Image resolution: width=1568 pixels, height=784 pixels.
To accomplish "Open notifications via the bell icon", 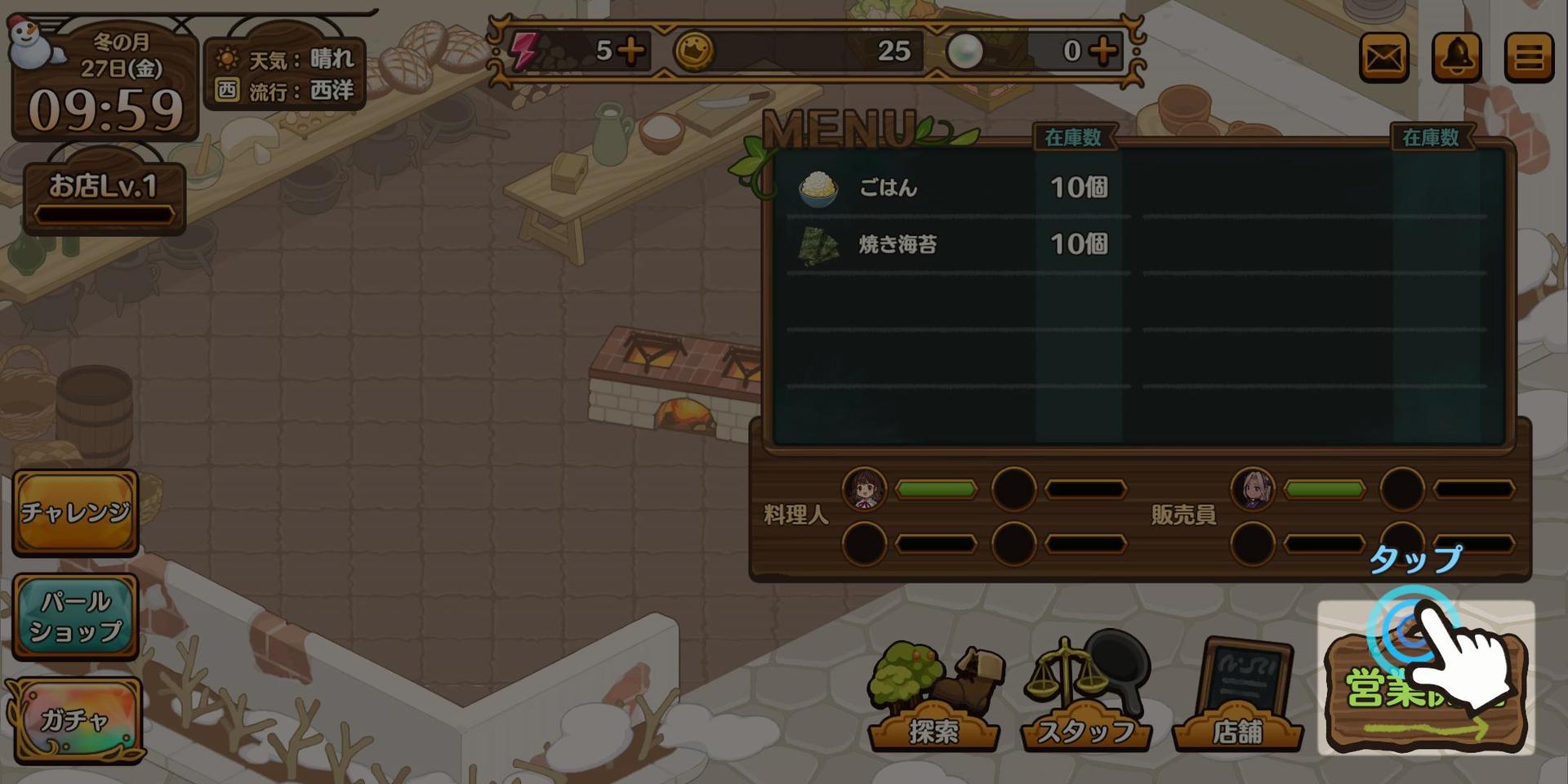I will (1456, 57).
